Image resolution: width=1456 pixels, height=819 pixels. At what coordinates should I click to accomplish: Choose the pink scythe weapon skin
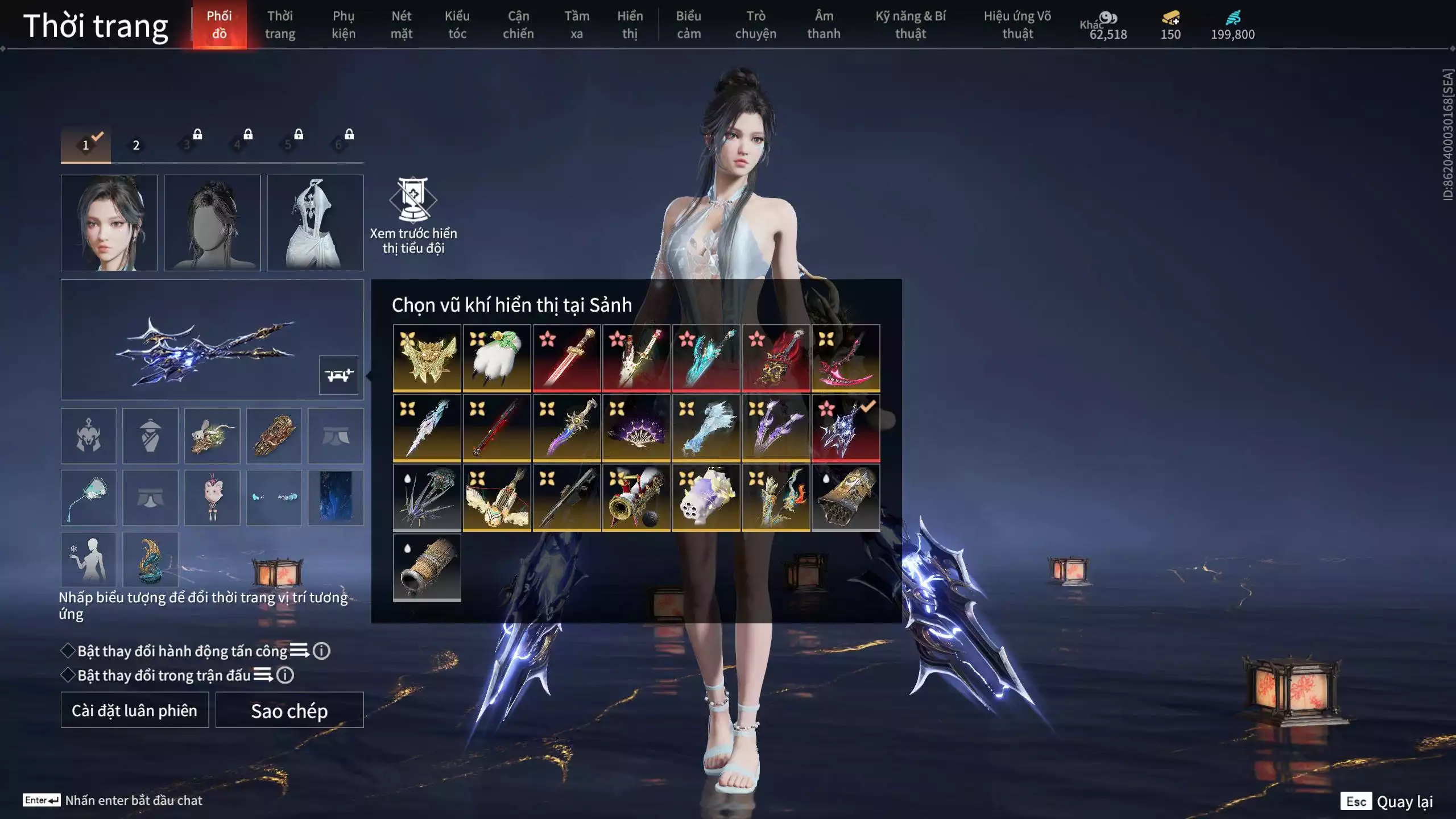[846, 358]
